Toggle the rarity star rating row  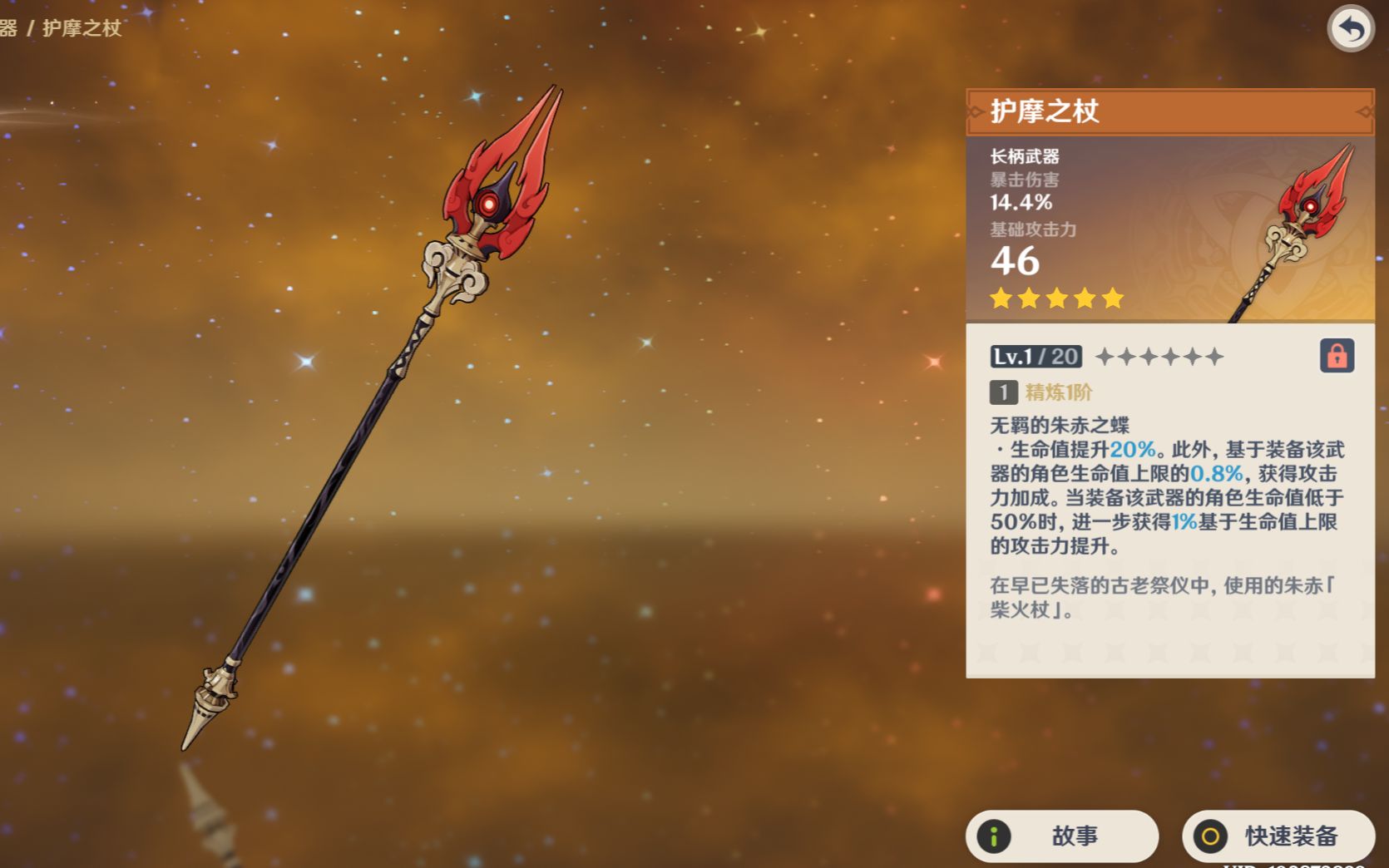coord(1055,298)
